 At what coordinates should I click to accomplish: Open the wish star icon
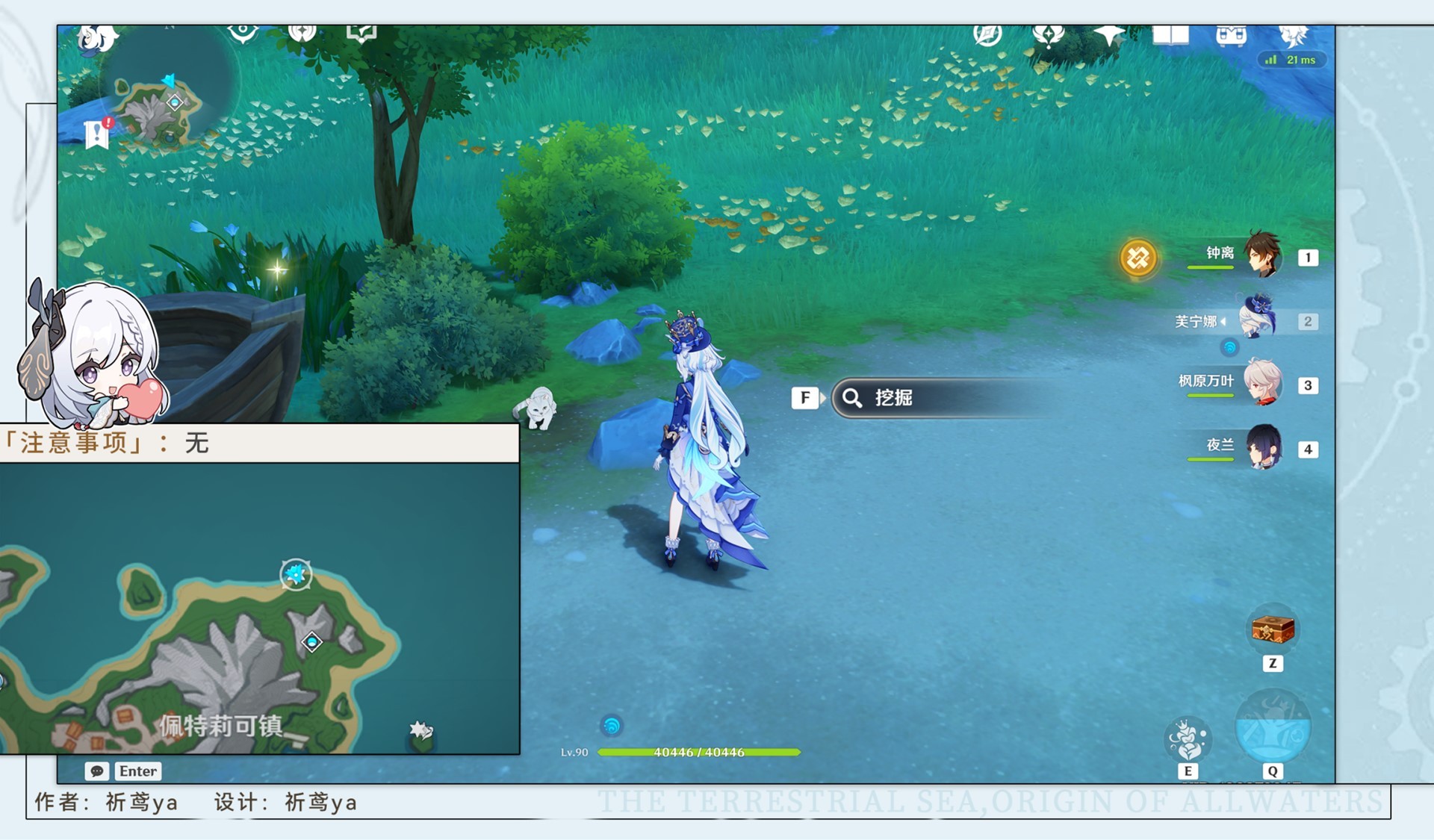click(x=1108, y=35)
